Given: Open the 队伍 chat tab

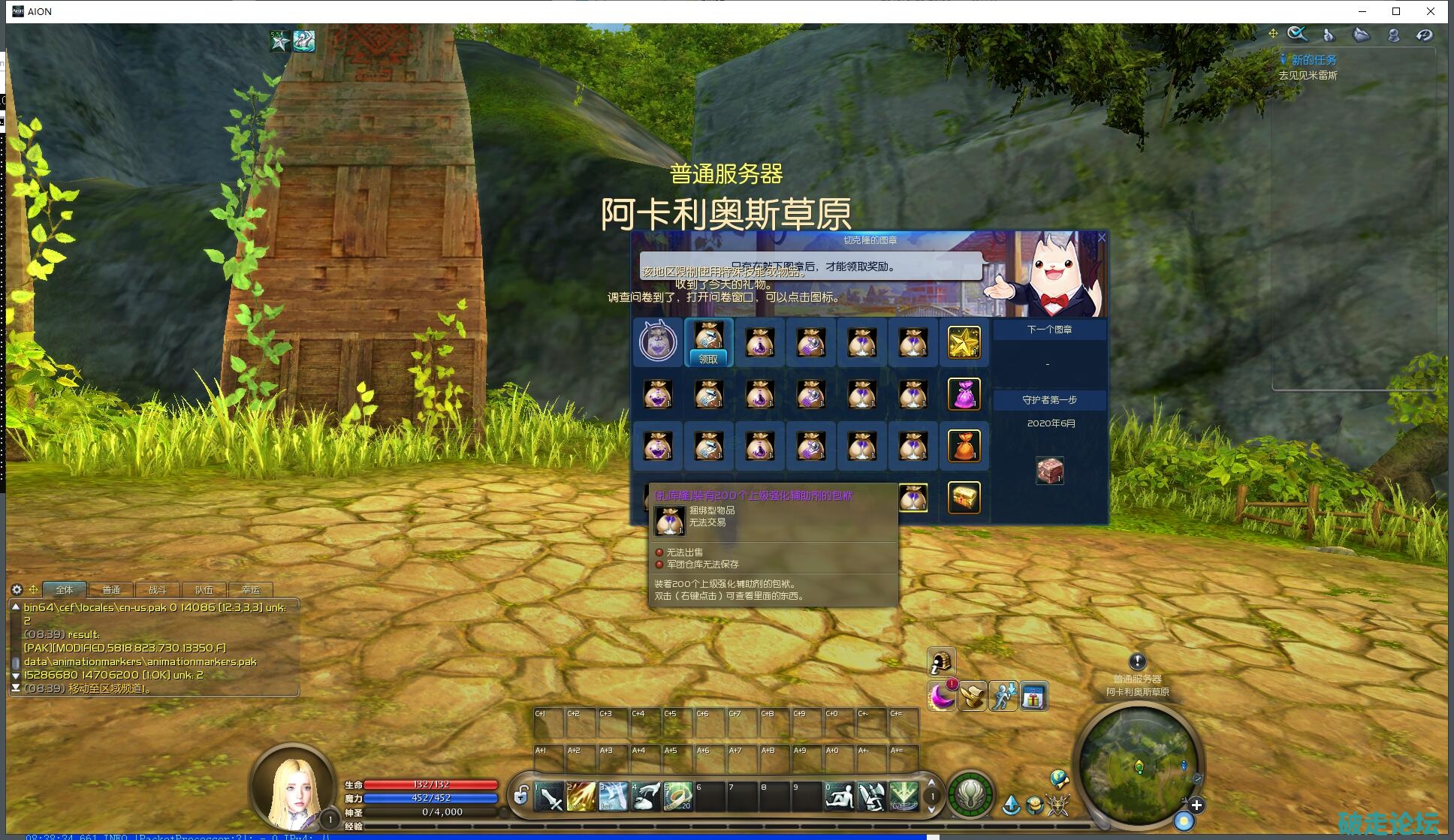Looking at the screenshot, I should pyautogui.click(x=204, y=590).
